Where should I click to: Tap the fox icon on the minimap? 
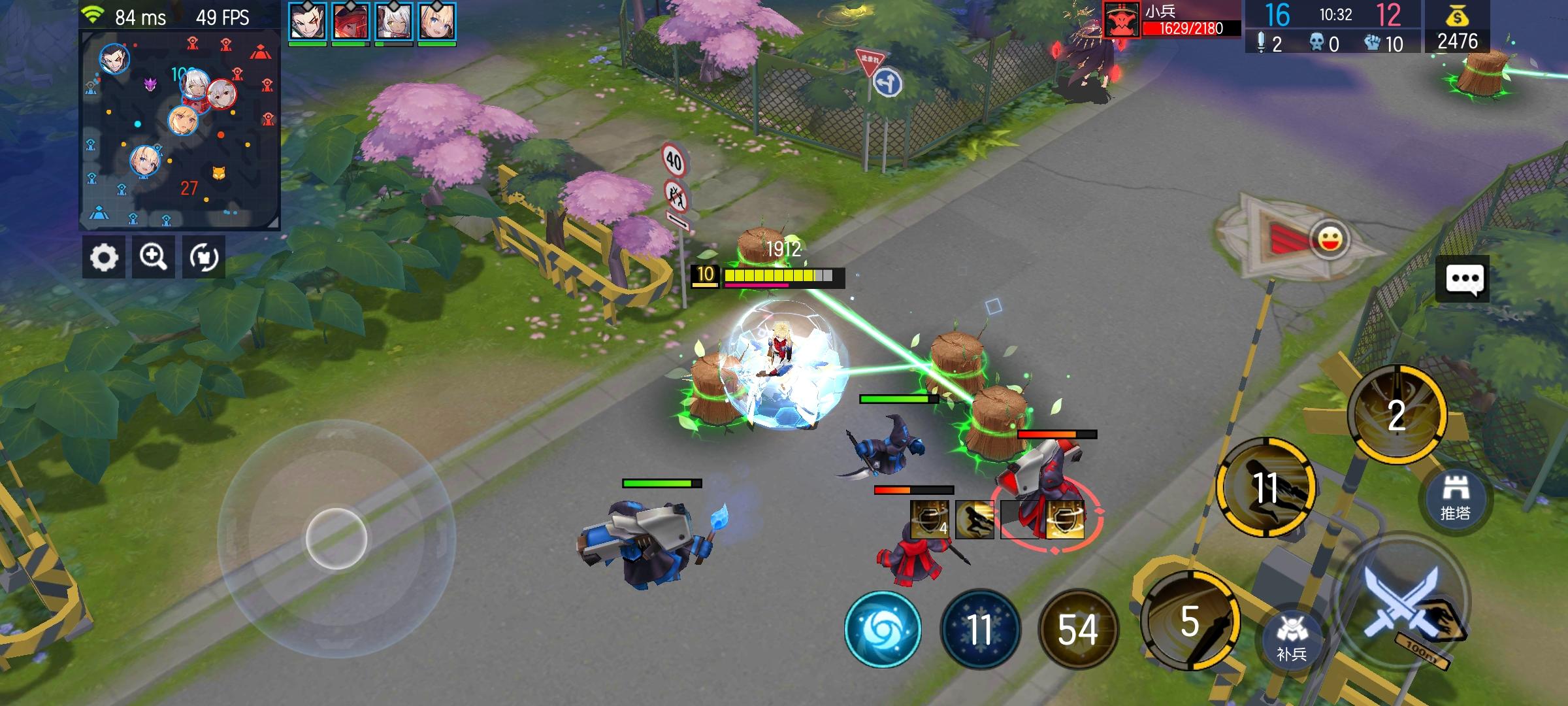tap(220, 173)
